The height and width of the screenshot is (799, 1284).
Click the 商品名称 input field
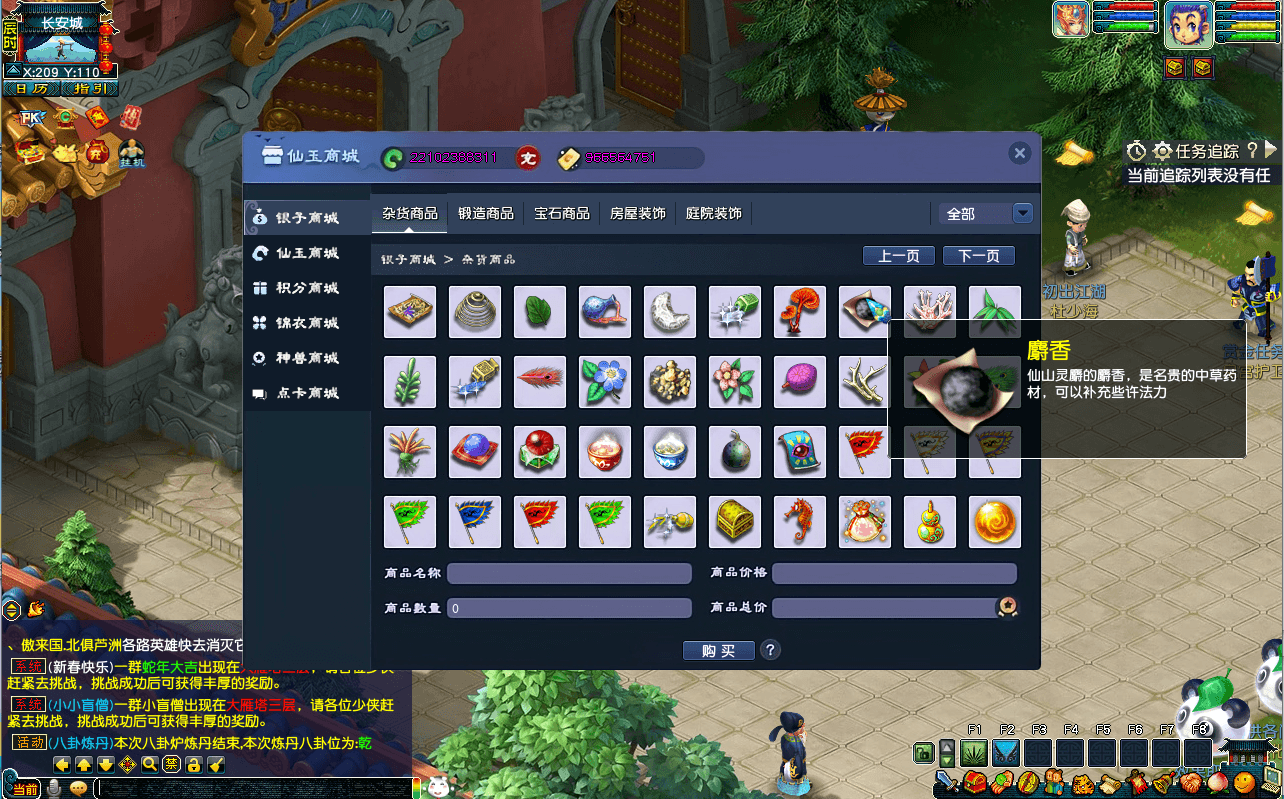[x=568, y=573]
